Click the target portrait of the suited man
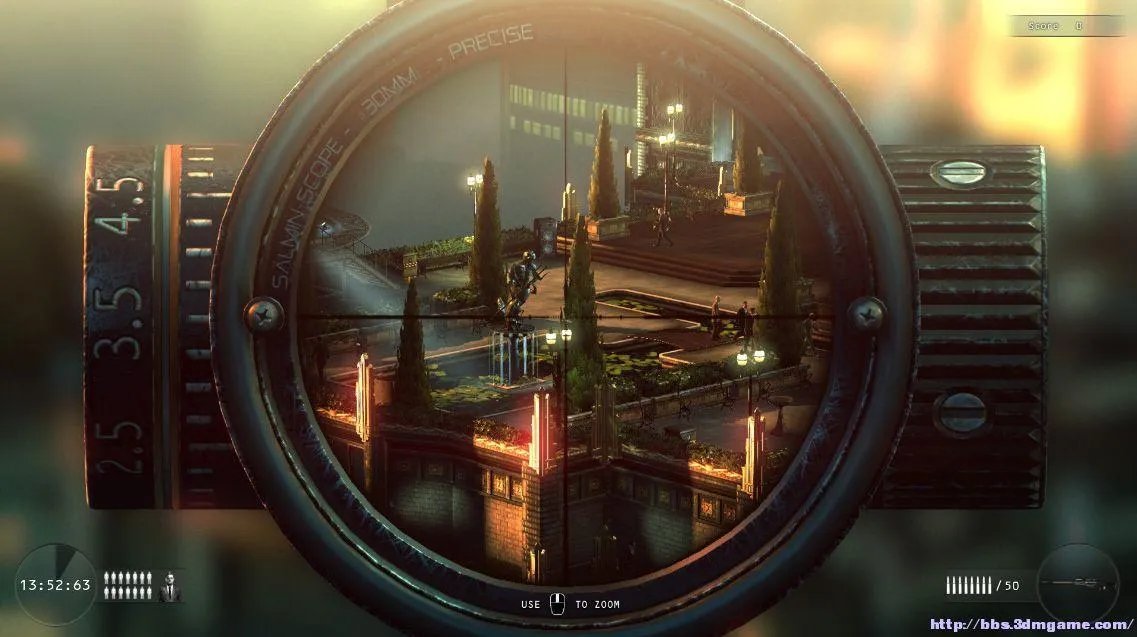Screen dimensions: 1137x637 tap(170, 586)
